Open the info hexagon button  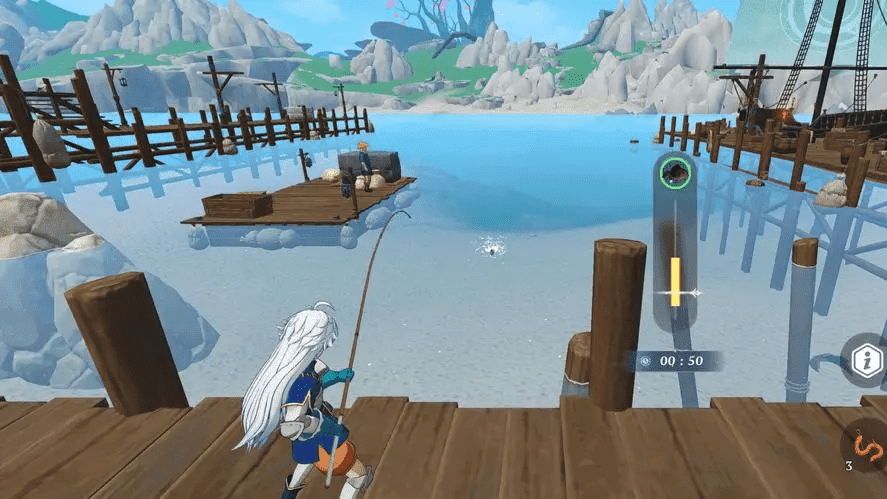click(865, 362)
